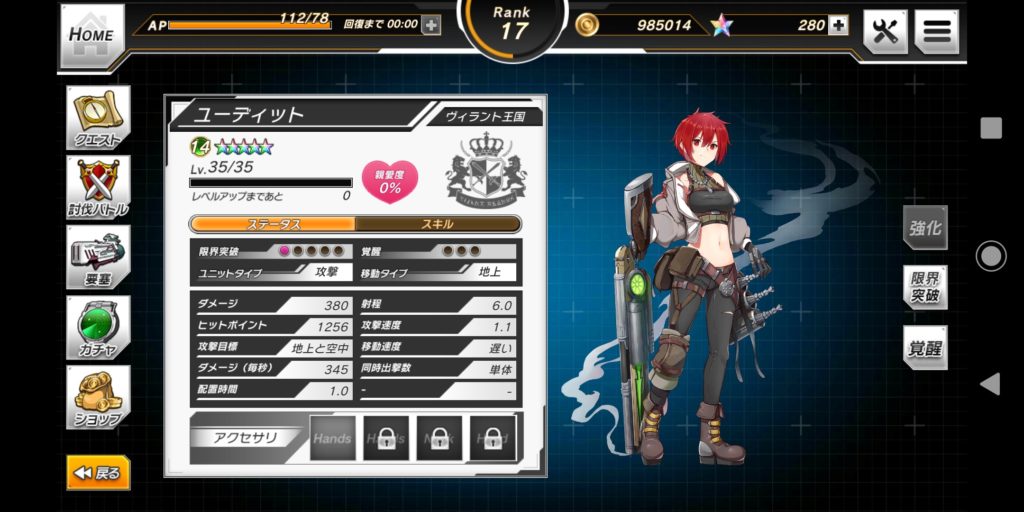The image size is (1024, 512).
Task: Open the 強化 enhance option
Action: (x=925, y=227)
